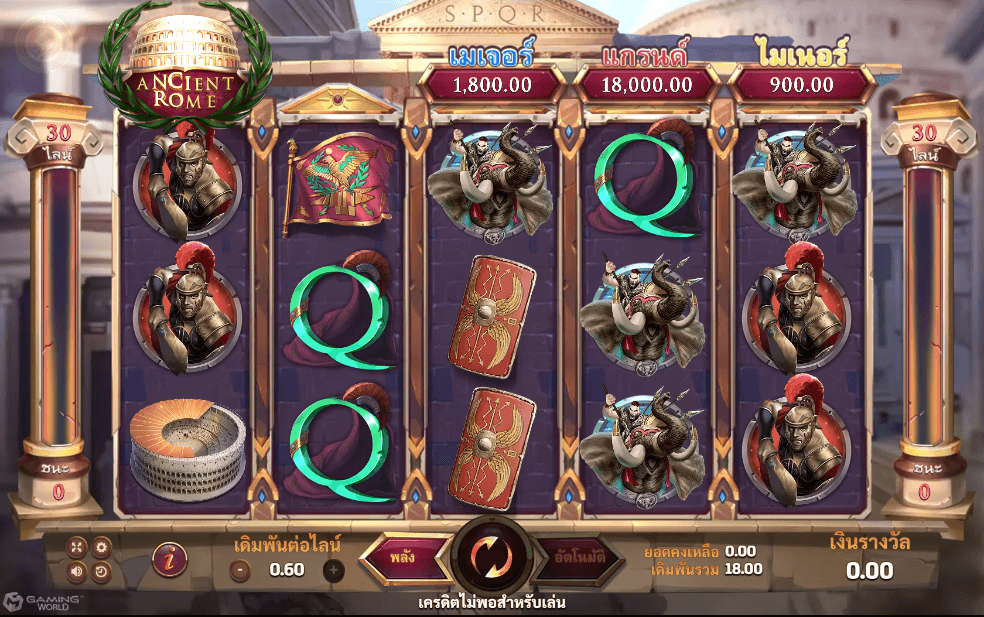
Task: Spin the reels with the center button
Action: [492, 556]
